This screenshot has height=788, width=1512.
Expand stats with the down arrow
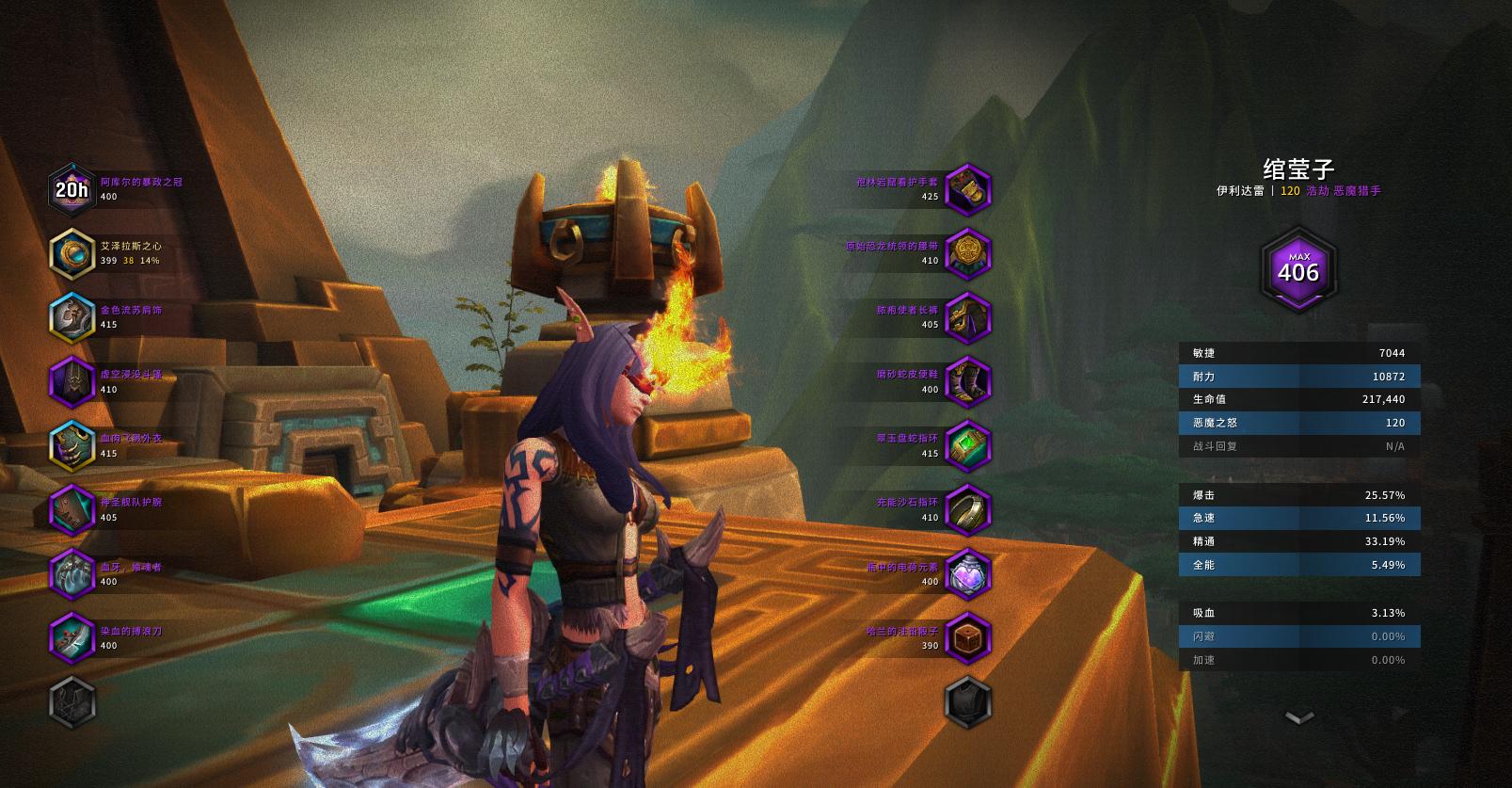click(1298, 718)
